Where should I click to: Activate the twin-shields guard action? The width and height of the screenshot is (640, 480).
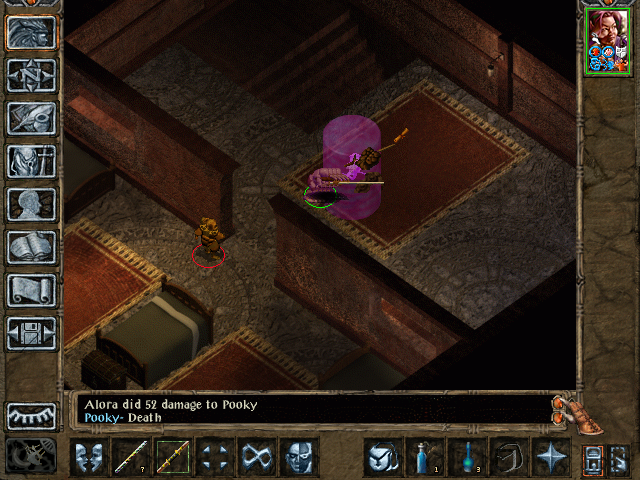90,458
